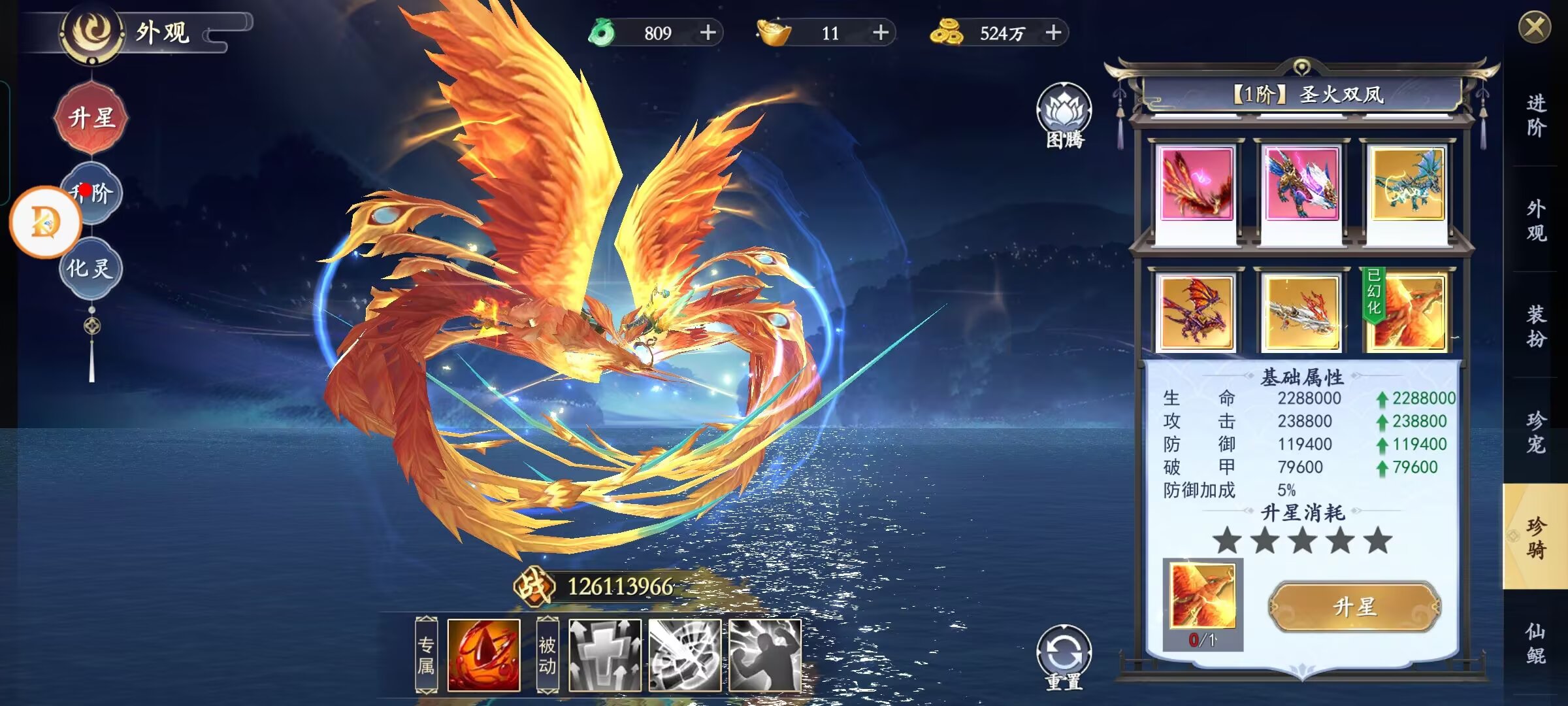Image resolution: width=1568 pixels, height=706 pixels.
Task: Switch to the 升阶 tab
Action: (x=93, y=193)
